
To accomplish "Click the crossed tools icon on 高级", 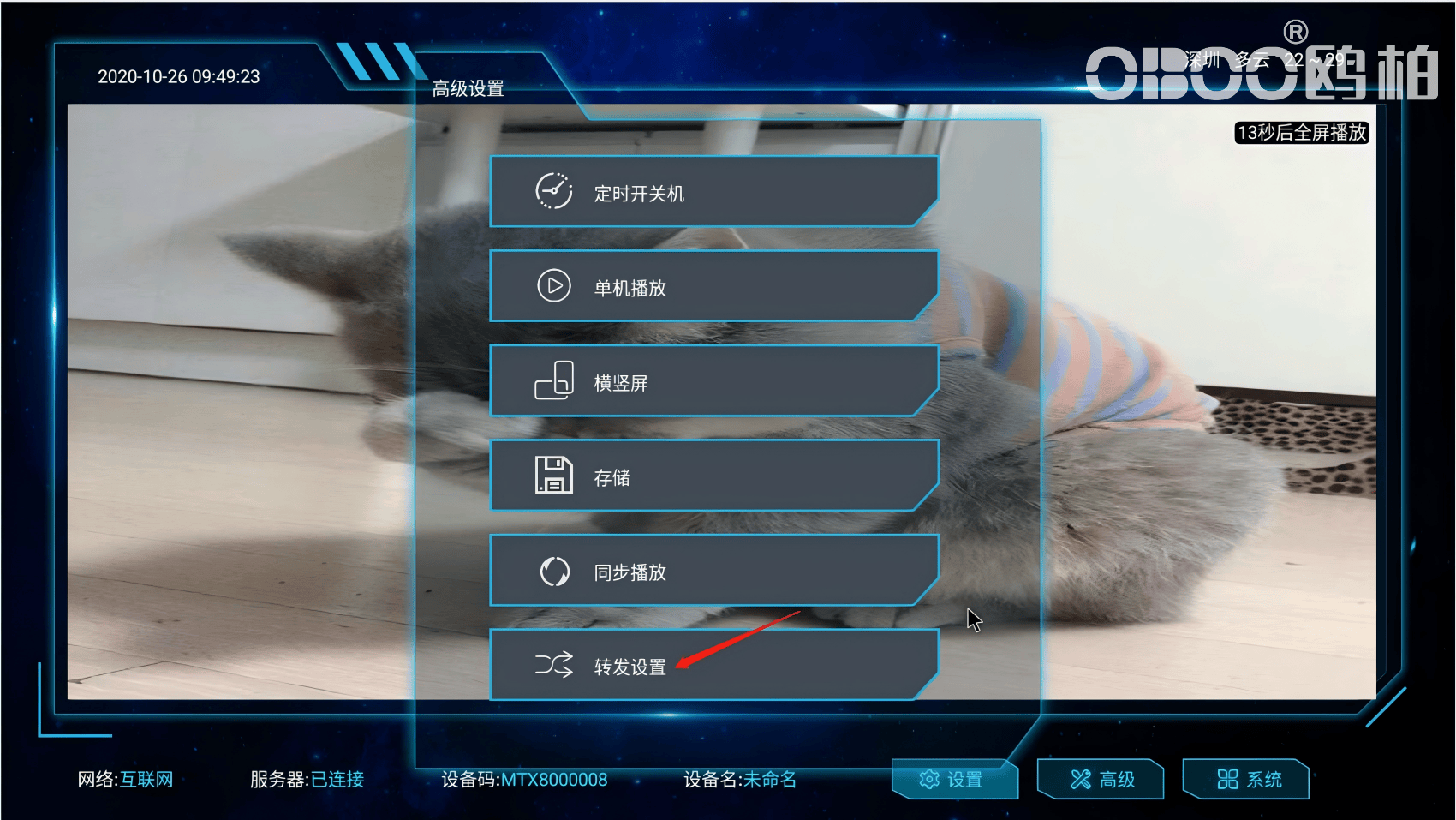I will click(1081, 780).
